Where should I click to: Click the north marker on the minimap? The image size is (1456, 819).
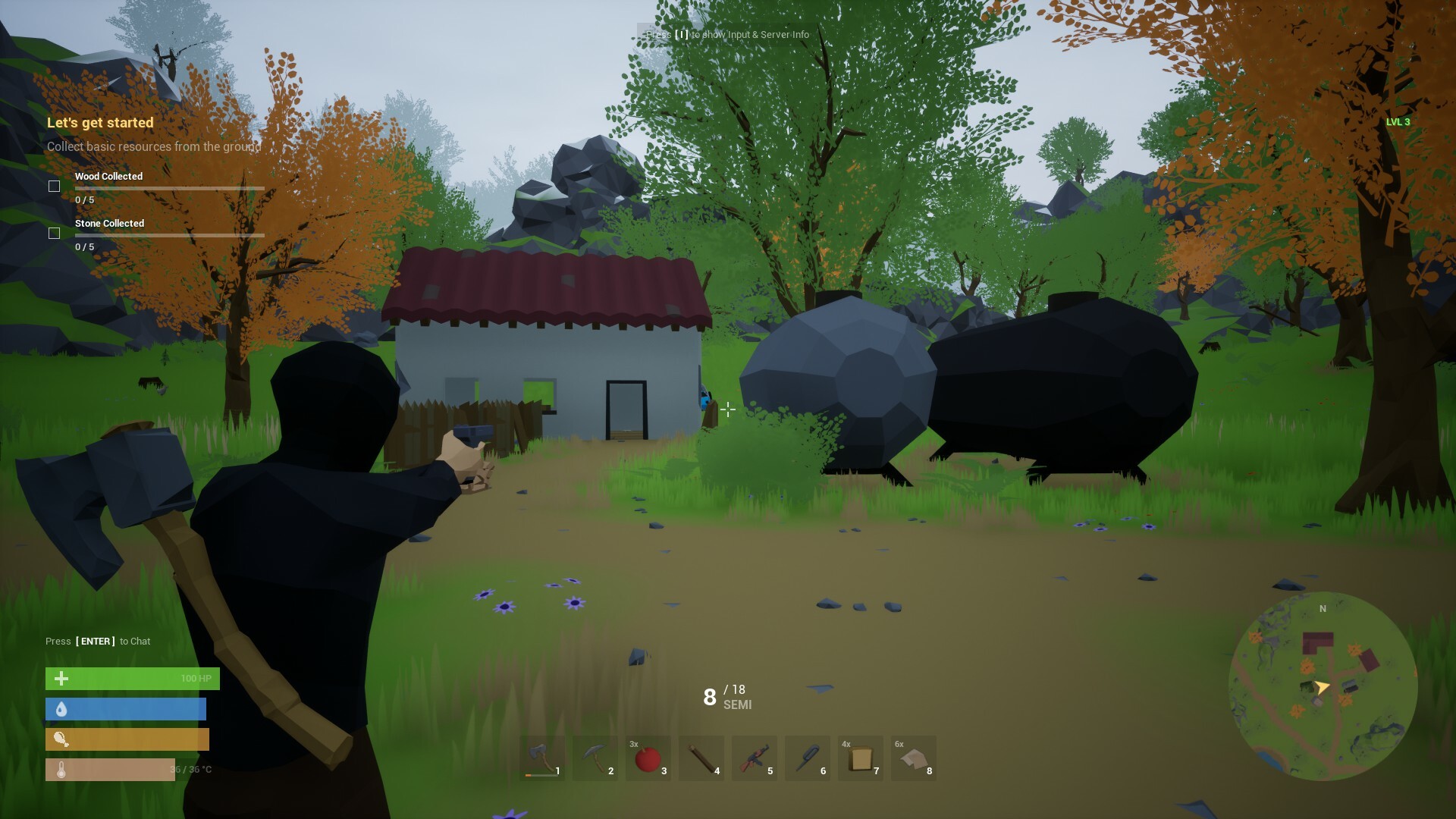click(1322, 608)
